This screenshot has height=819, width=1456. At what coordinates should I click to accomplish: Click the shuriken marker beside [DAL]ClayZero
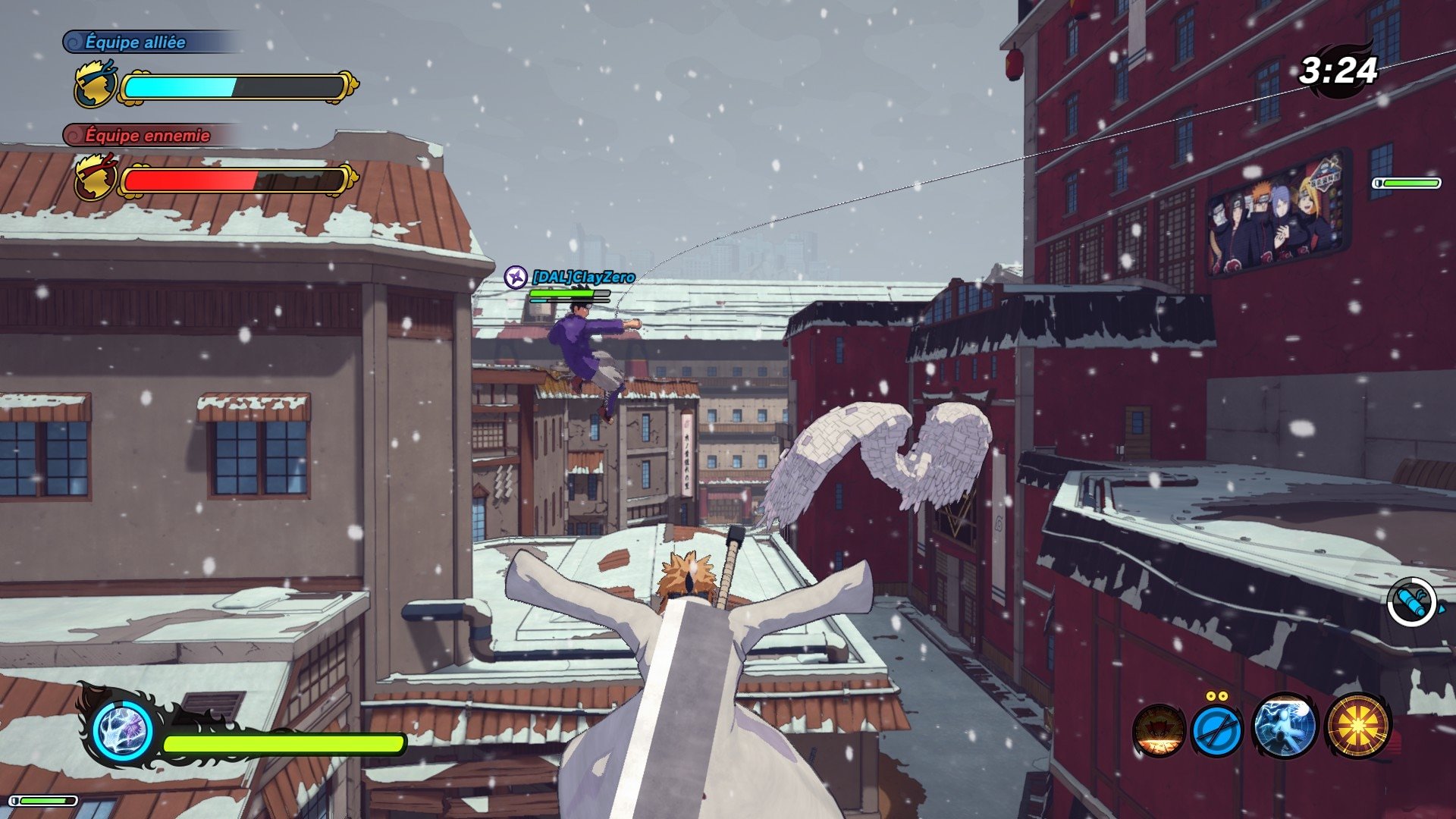click(516, 277)
